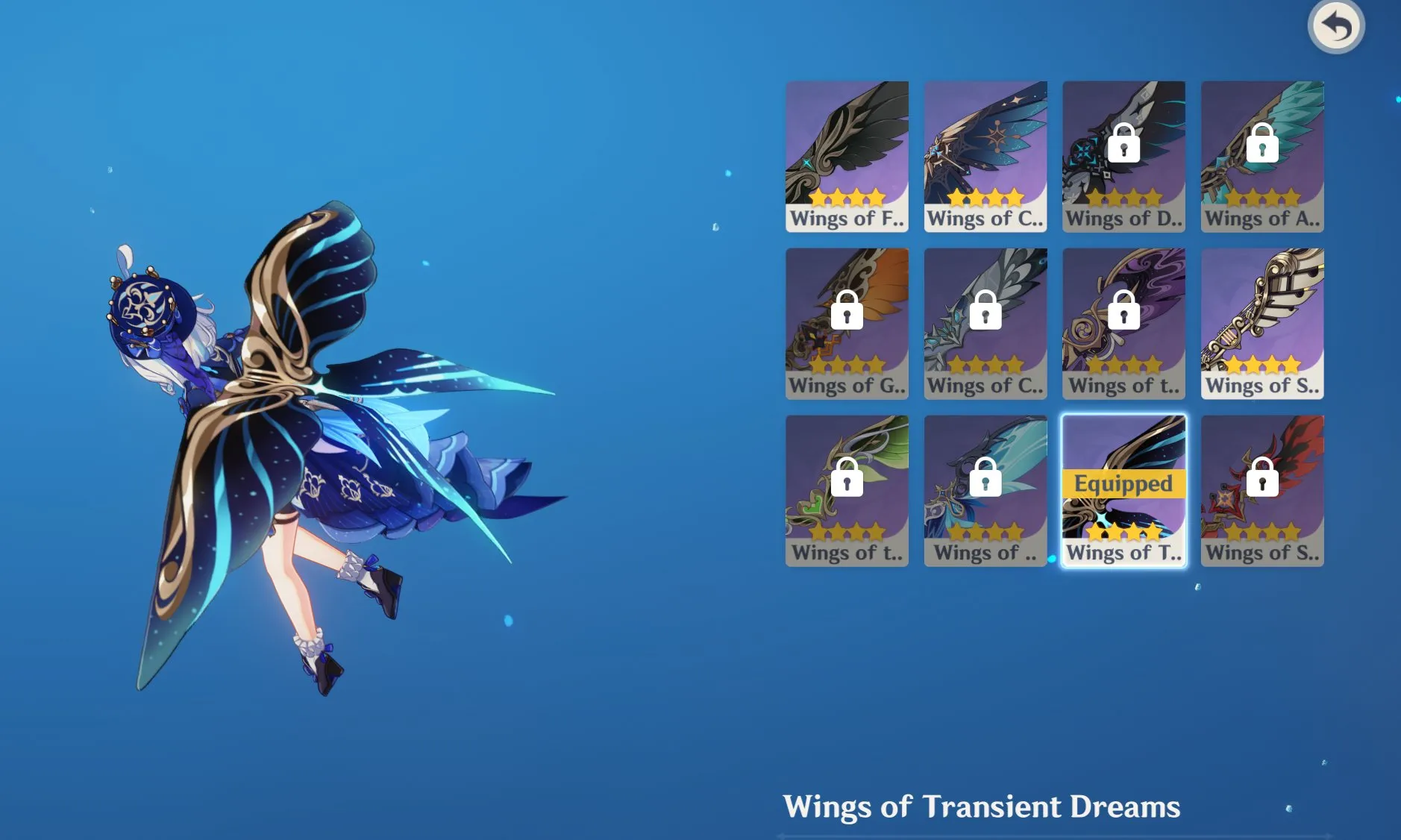Choose the unlocked golden musical Wings of S..
The height and width of the screenshot is (840, 1401).
(x=1262, y=324)
